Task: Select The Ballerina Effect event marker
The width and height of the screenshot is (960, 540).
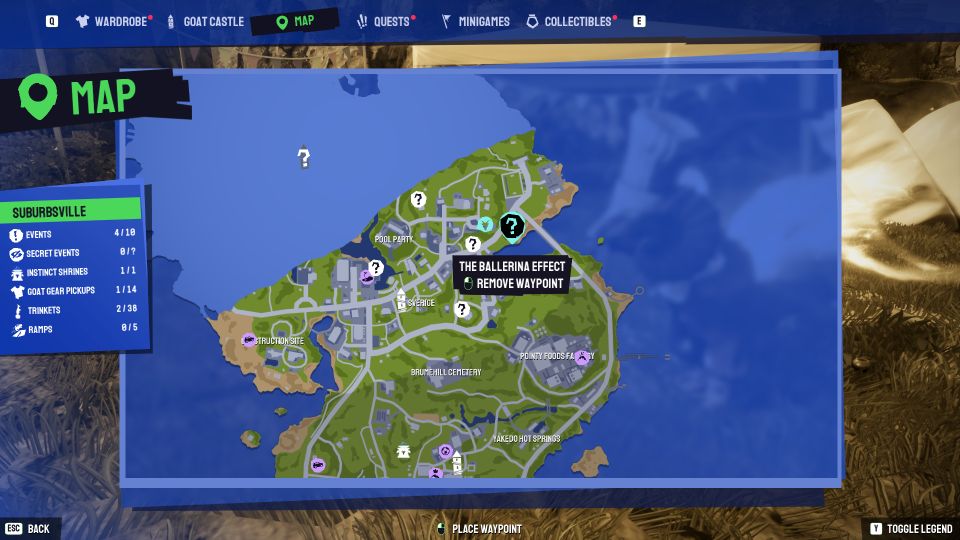Action: click(x=512, y=226)
